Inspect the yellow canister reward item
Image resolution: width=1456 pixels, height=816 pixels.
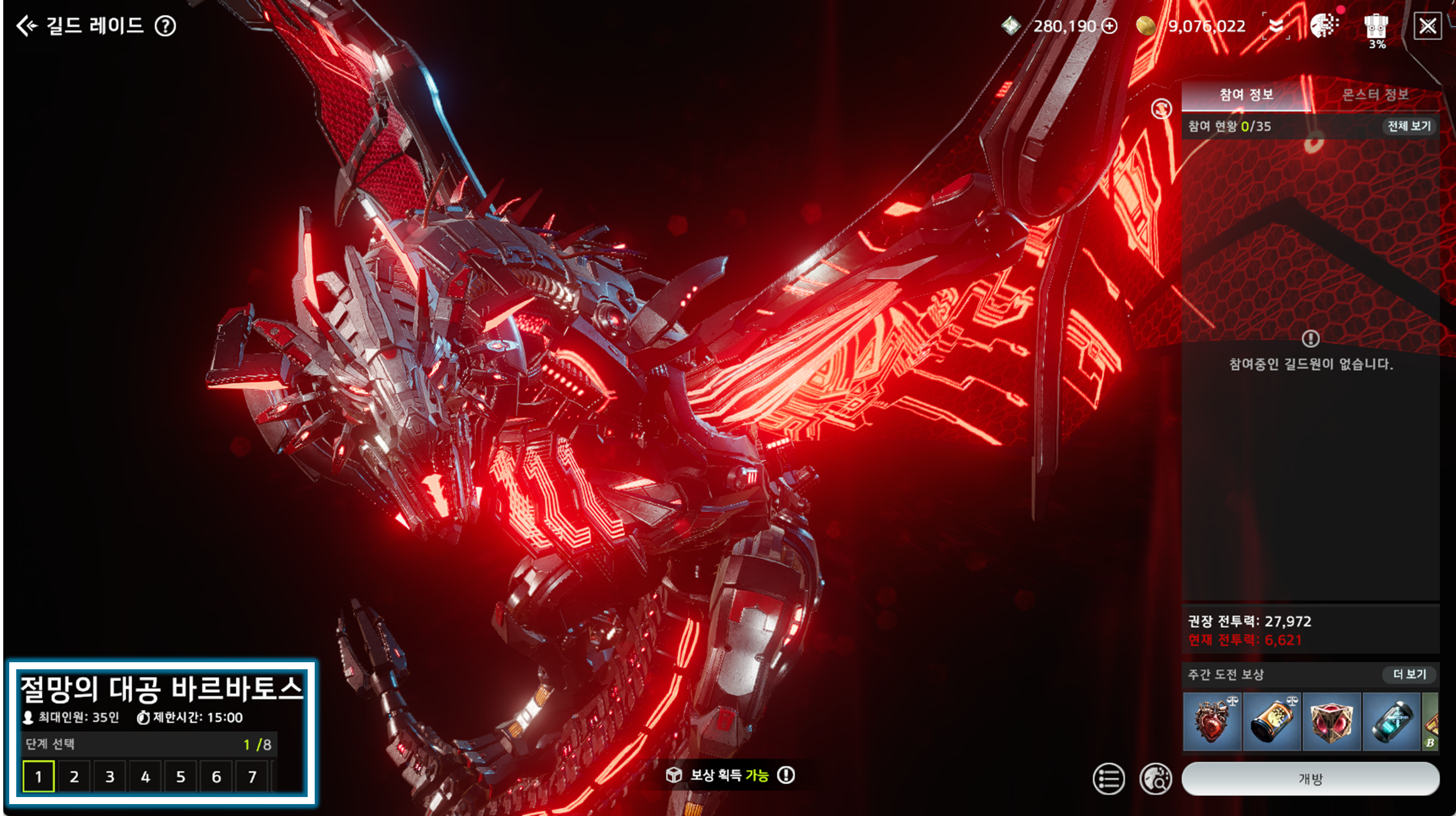(x=1272, y=722)
